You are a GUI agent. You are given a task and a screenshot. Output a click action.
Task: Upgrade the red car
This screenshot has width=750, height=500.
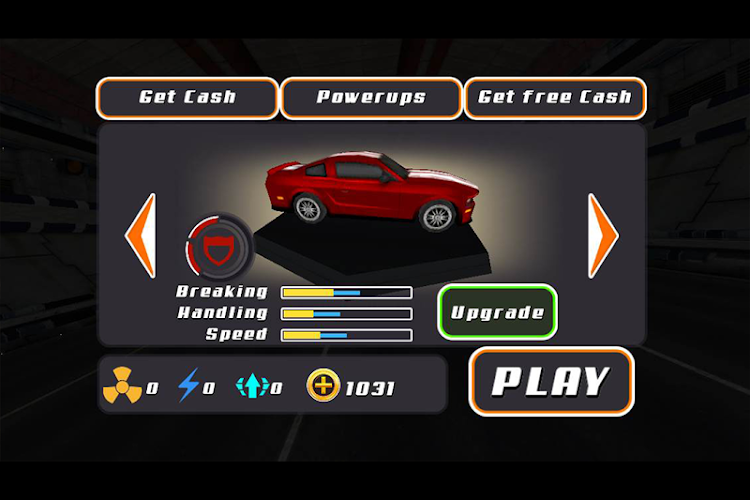click(497, 312)
